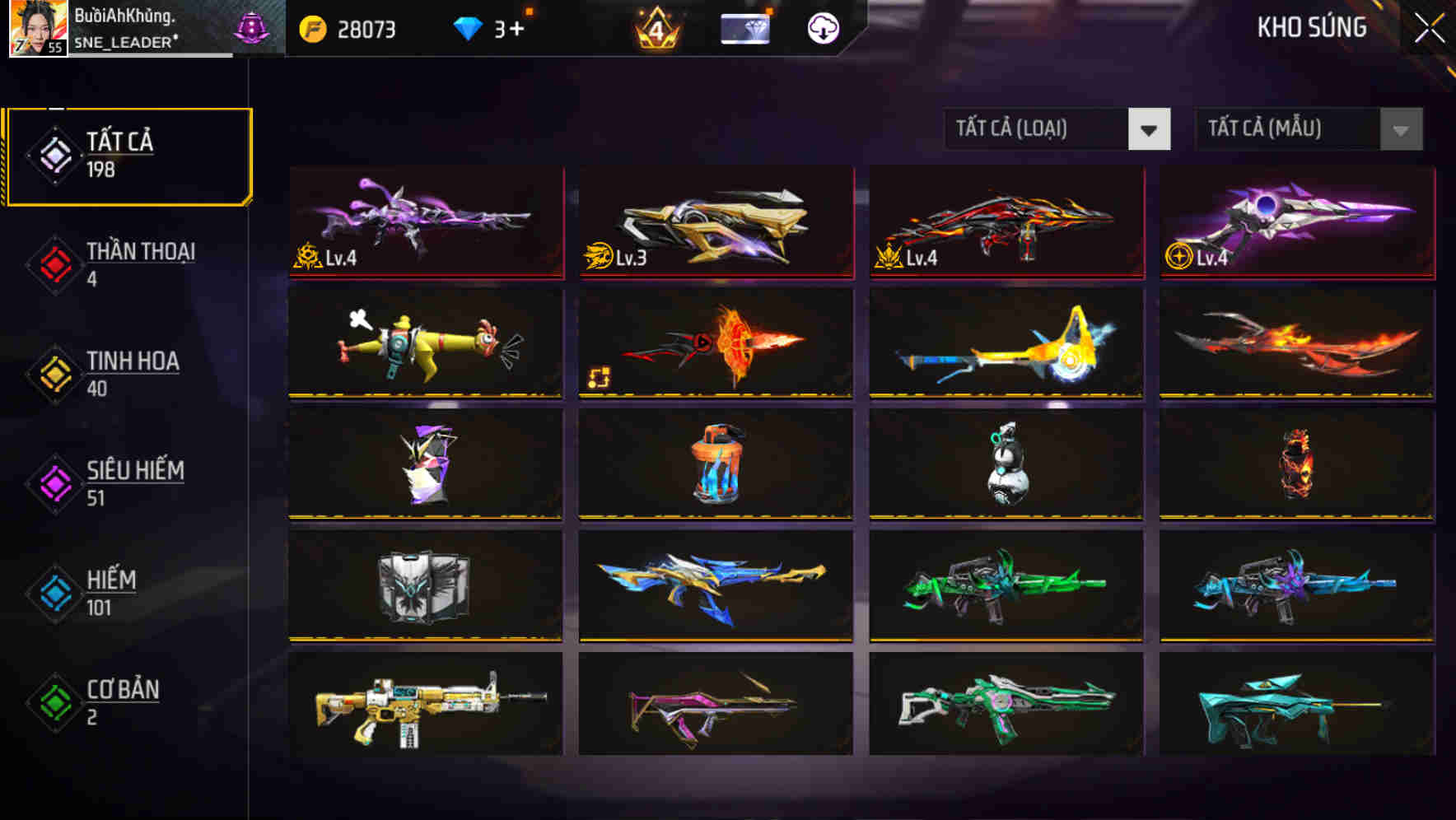1456x820 pixels.
Task: Open the cloud download icon
Action: 820,28
